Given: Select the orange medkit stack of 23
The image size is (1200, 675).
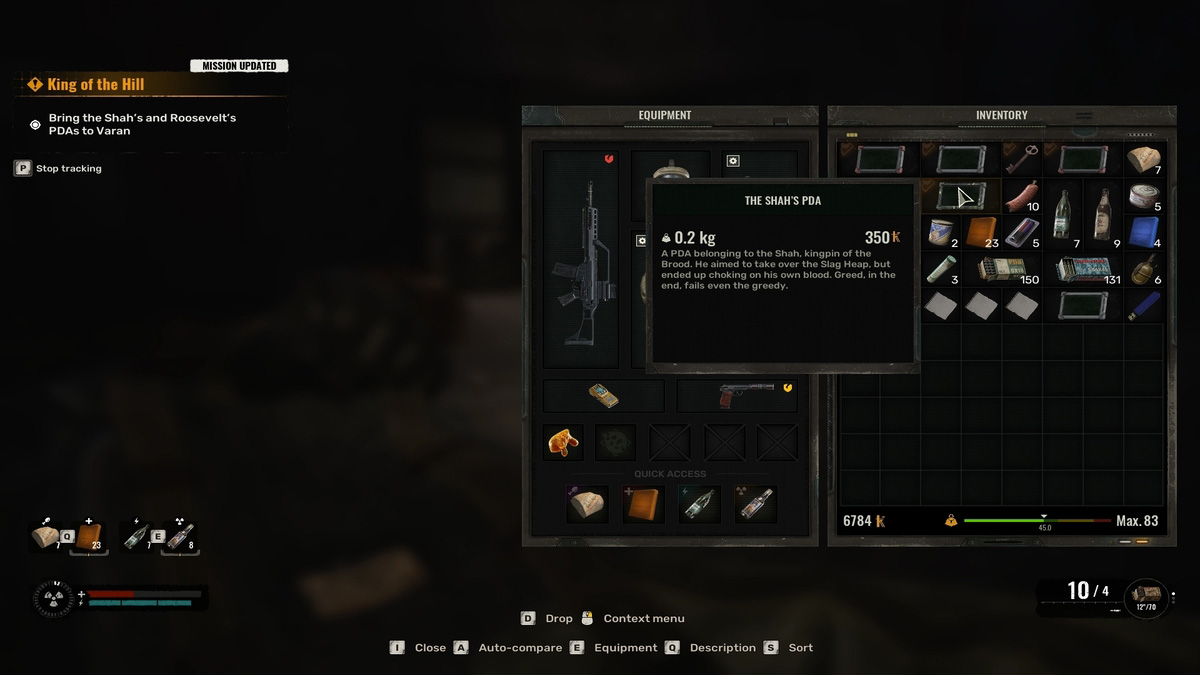Looking at the screenshot, I should (x=981, y=233).
